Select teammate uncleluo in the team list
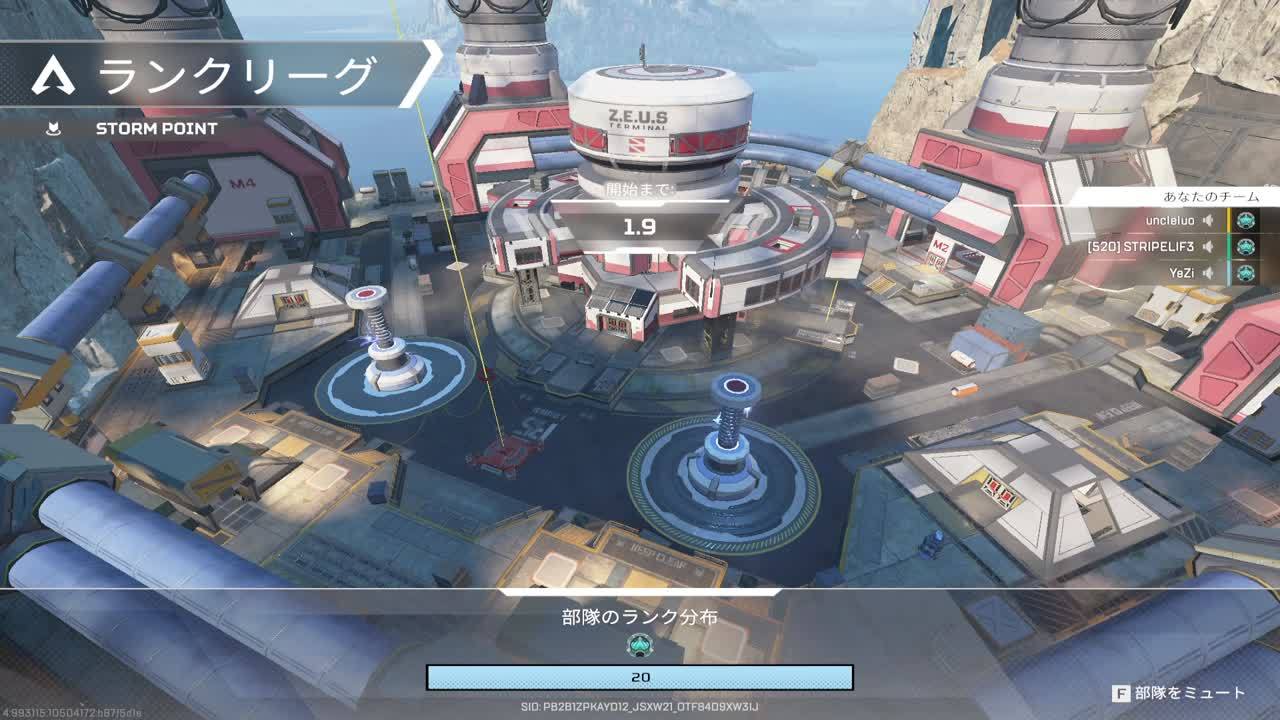This screenshot has width=1280, height=720. 1171,220
